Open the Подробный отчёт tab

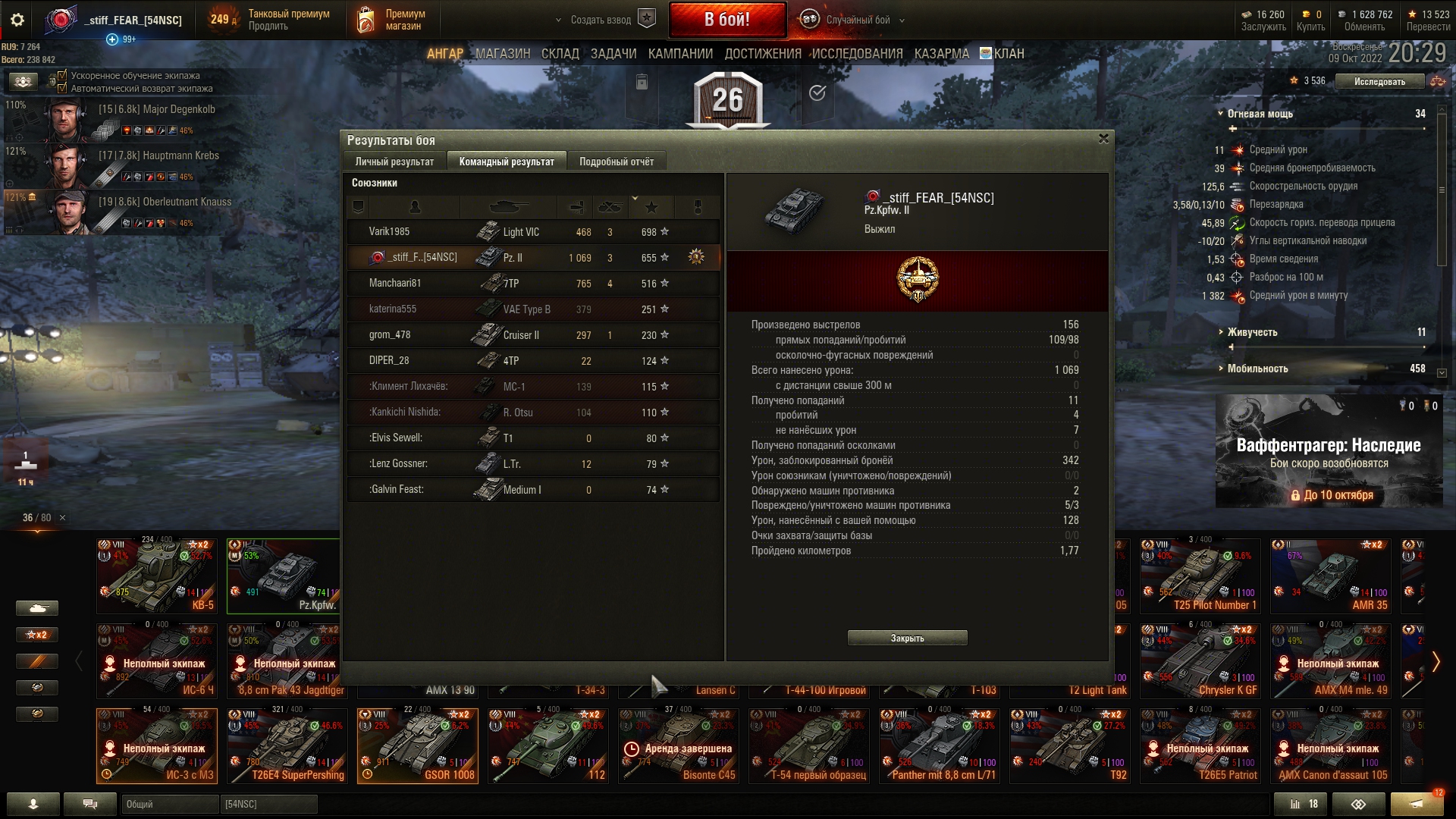coord(616,162)
